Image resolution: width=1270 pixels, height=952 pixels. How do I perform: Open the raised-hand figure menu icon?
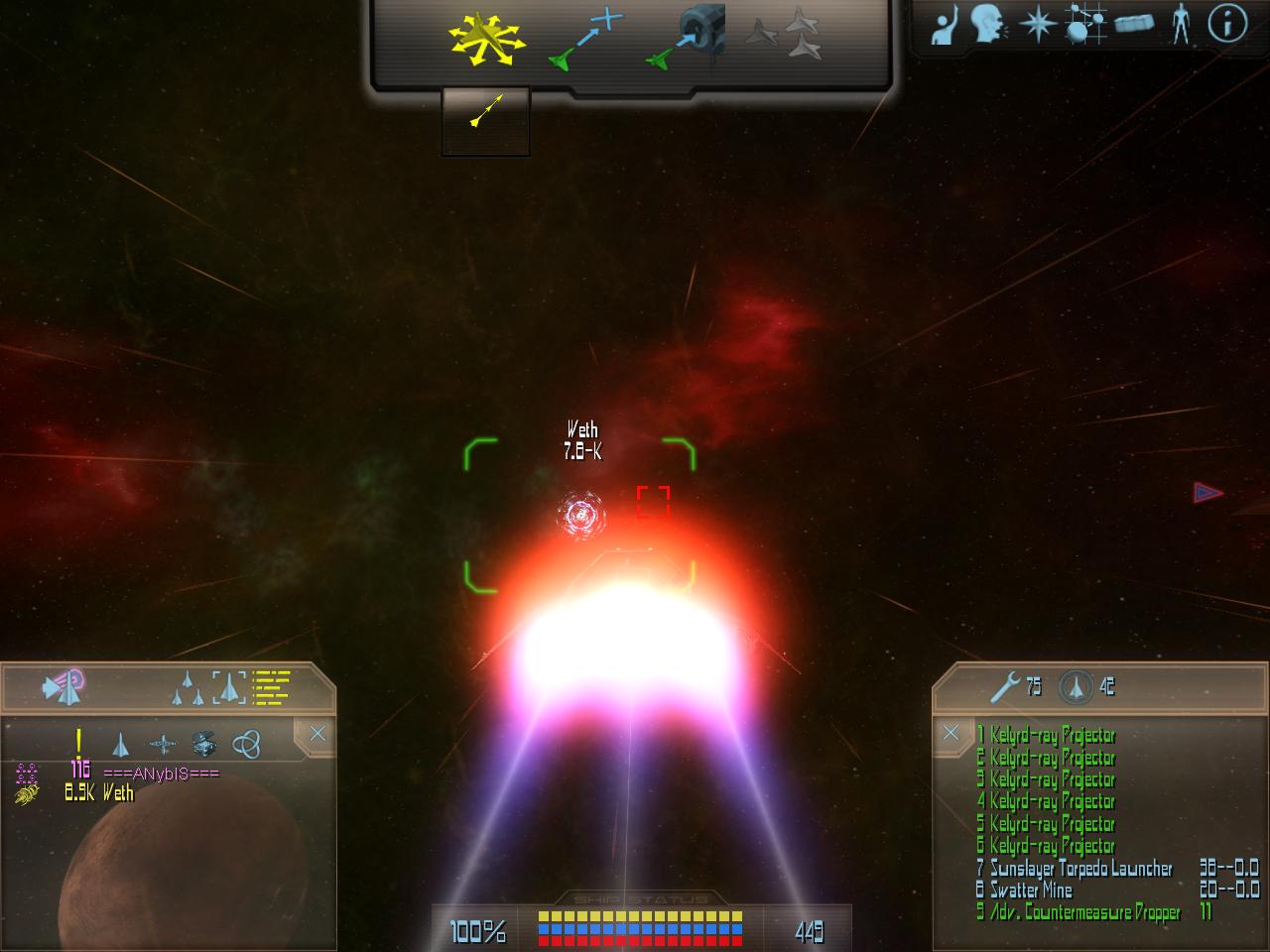pos(946,24)
